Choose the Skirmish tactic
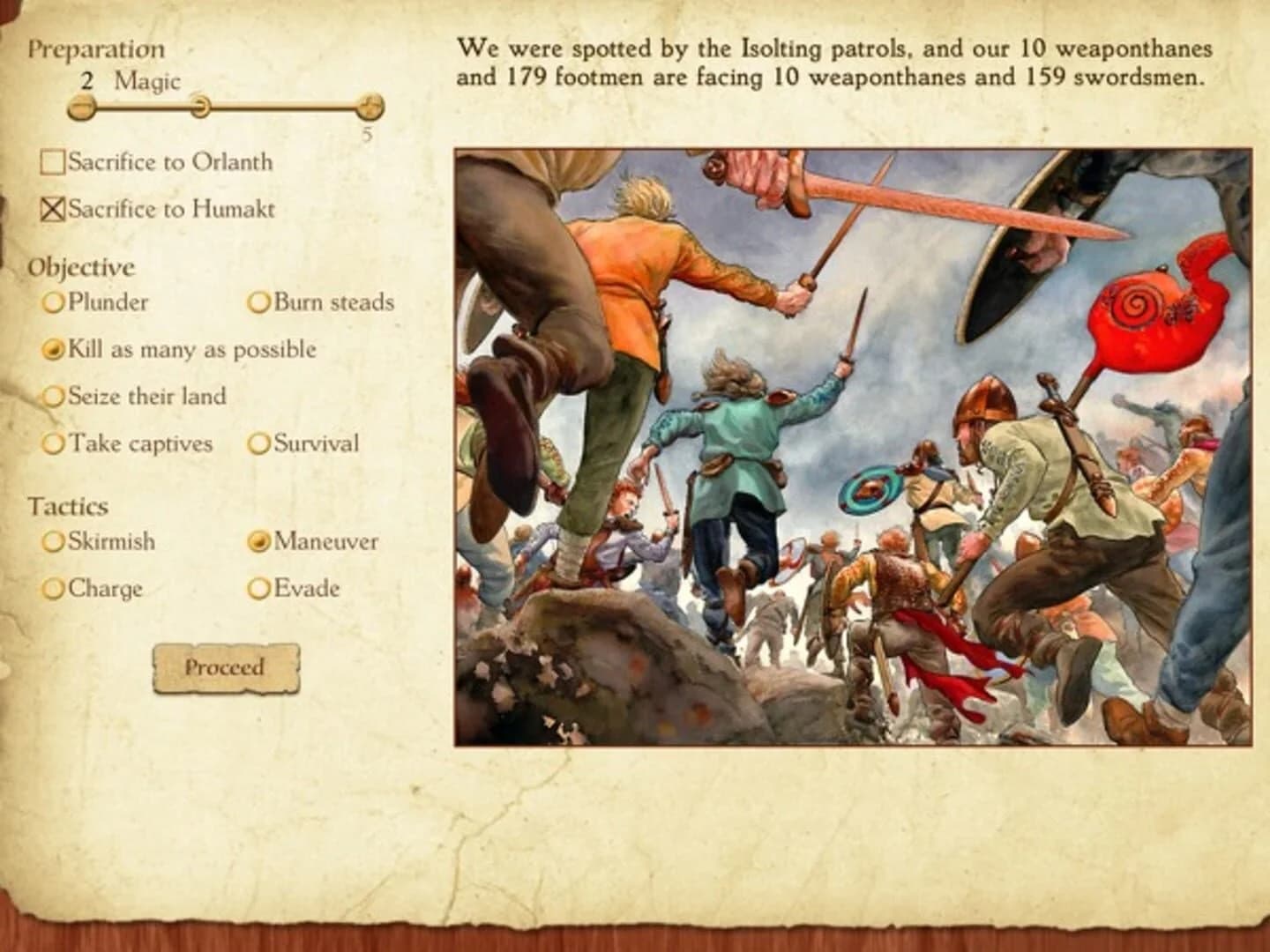The height and width of the screenshot is (952, 1270). pos(51,541)
